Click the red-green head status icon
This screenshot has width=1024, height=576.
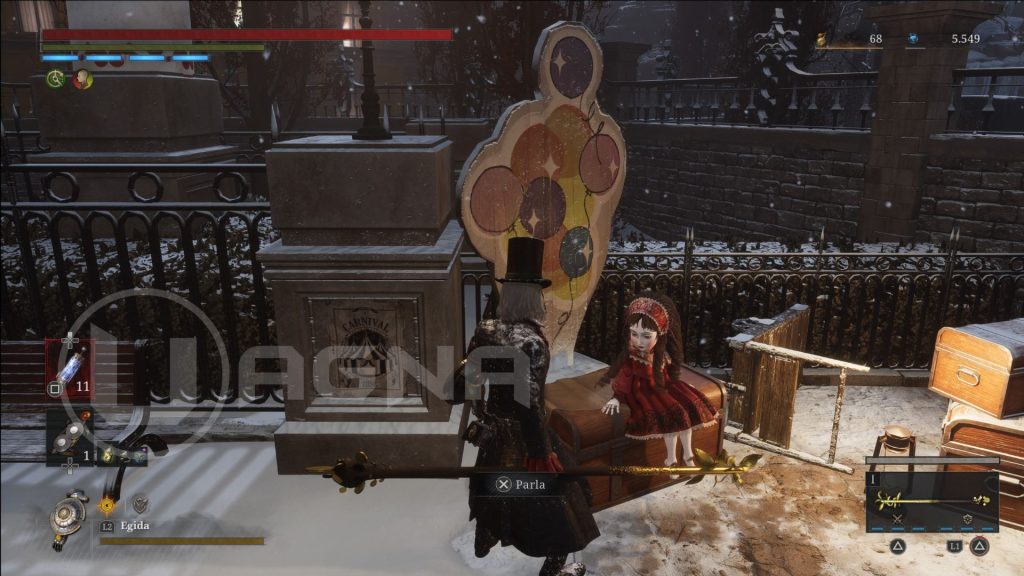click(82, 79)
